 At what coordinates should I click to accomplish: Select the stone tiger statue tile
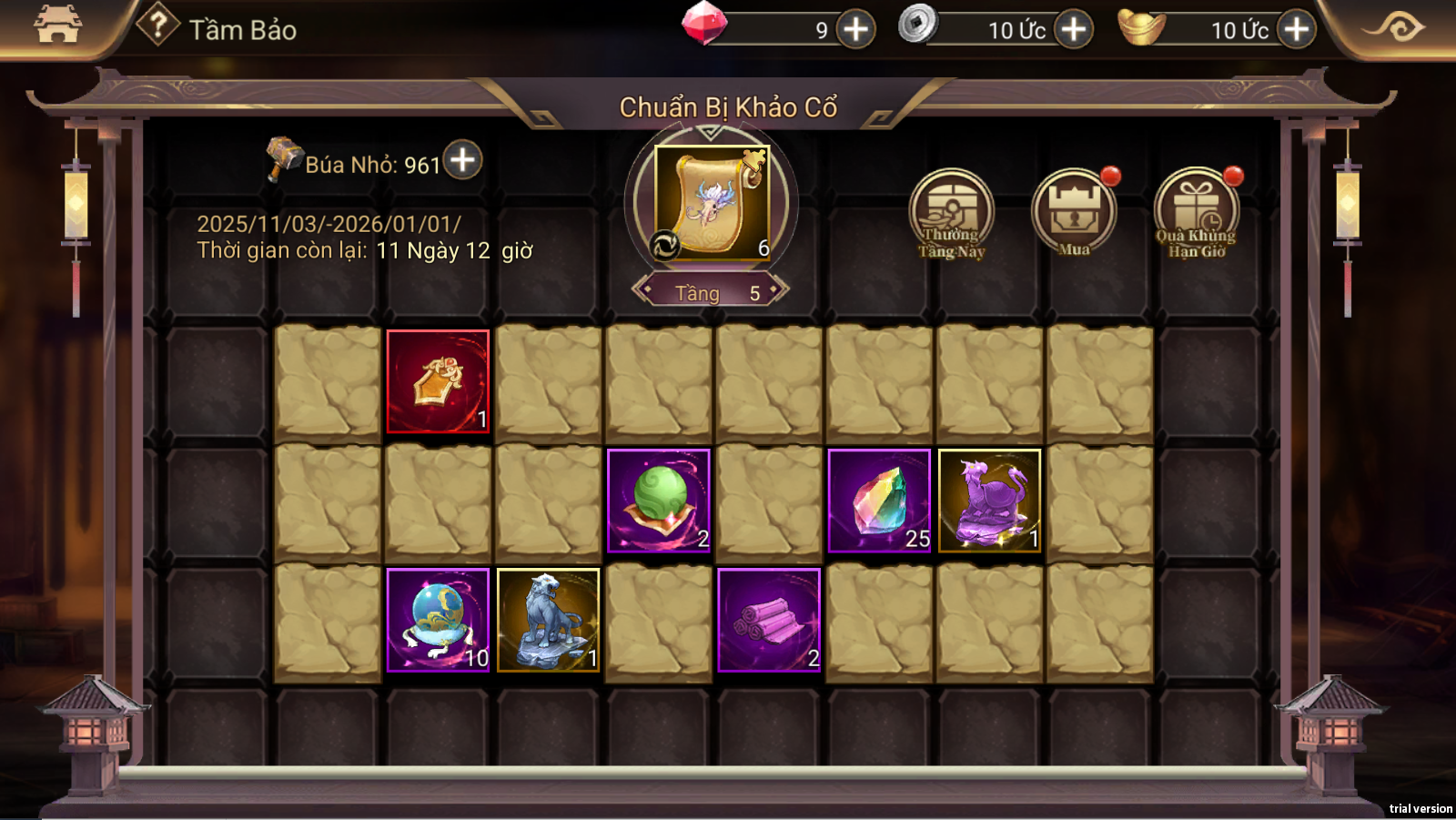(x=548, y=620)
